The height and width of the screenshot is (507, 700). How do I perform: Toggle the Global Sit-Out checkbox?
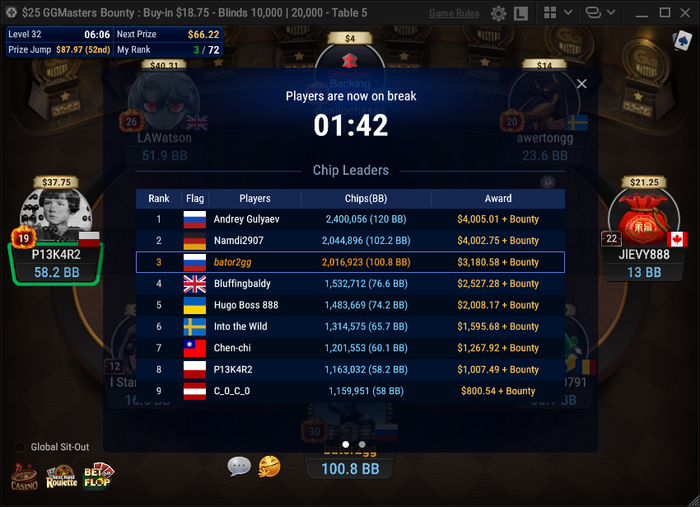21,447
